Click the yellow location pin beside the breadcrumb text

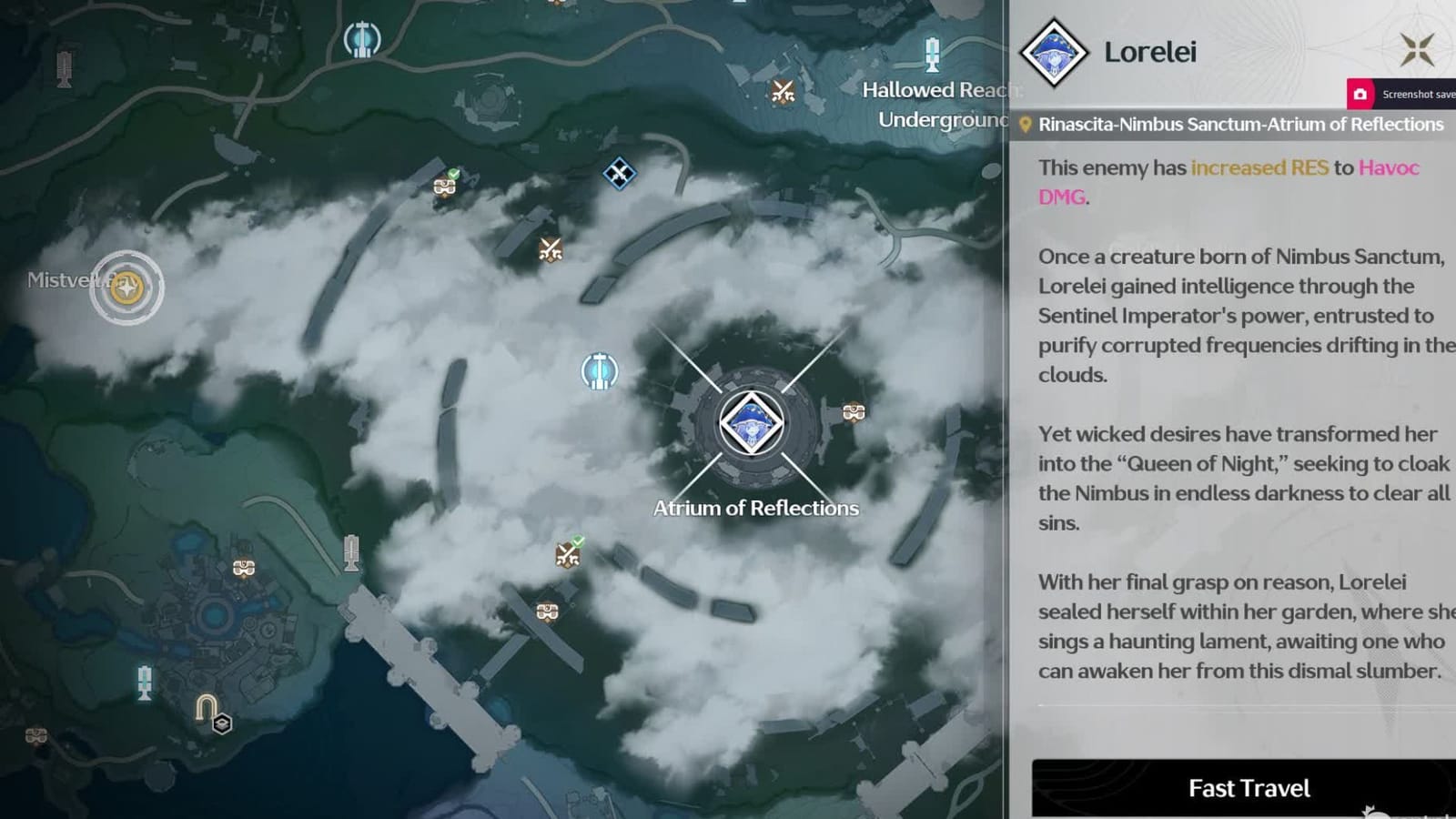(x=1026, y=123)
